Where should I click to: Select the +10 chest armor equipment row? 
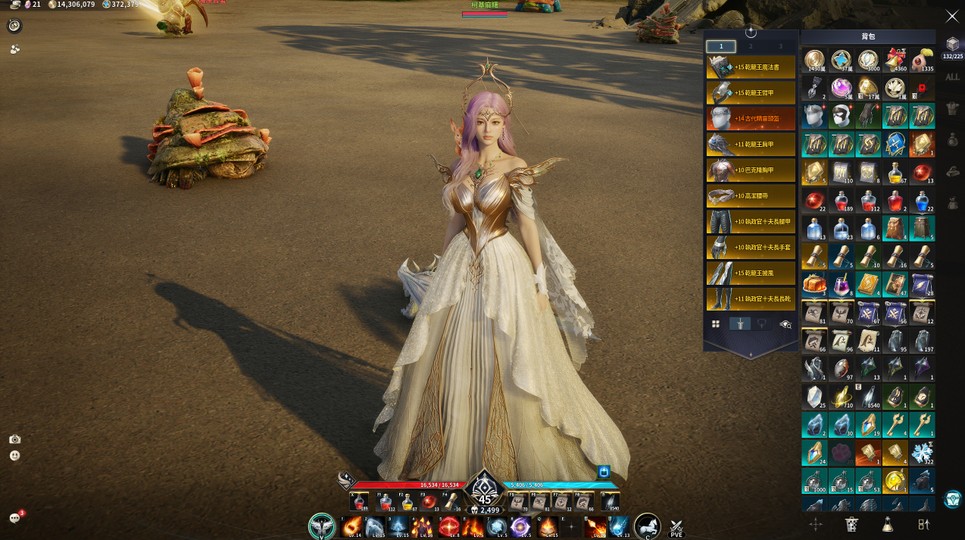click(751, 170)
